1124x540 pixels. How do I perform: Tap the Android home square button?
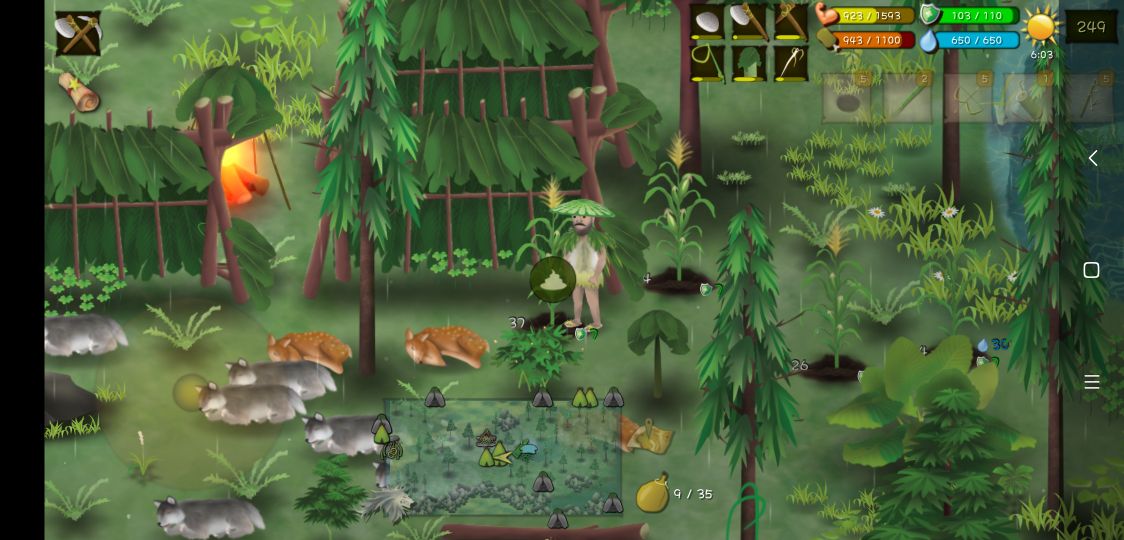point(1092,270)
